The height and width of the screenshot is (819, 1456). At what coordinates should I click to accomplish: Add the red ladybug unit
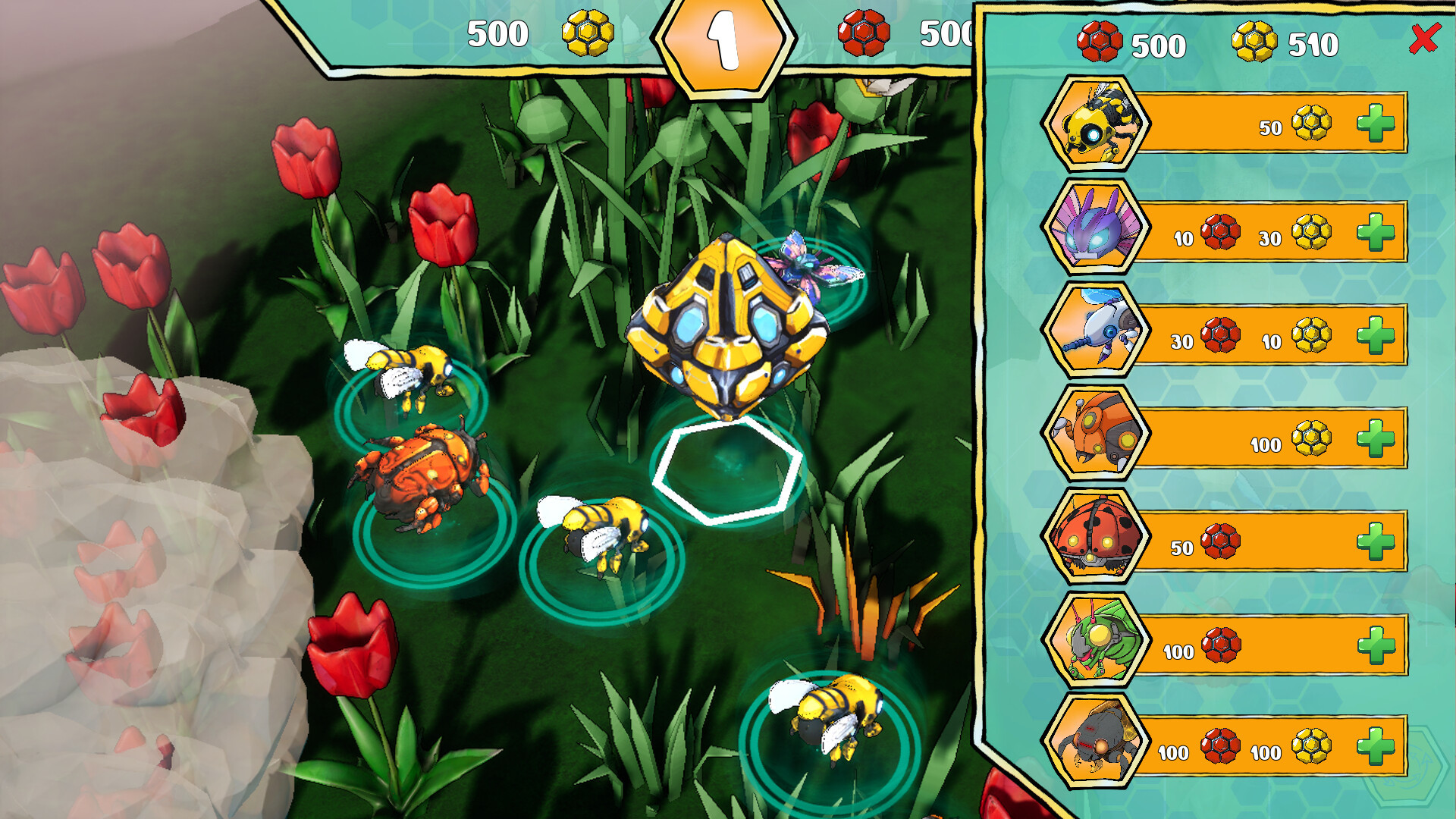click(x=1376, y=541)
